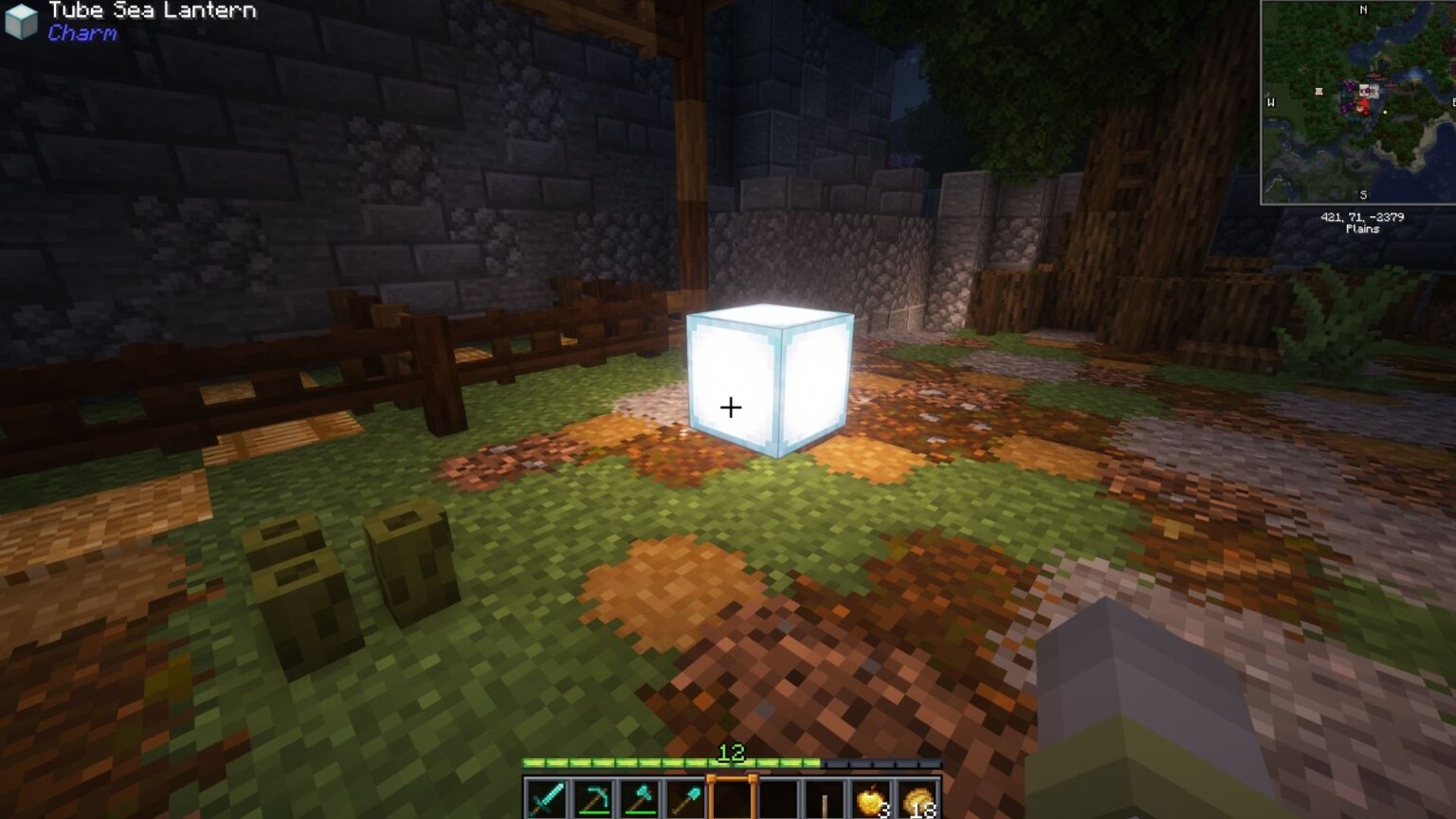Click the red village marker on the minimap

[1362, 106]
